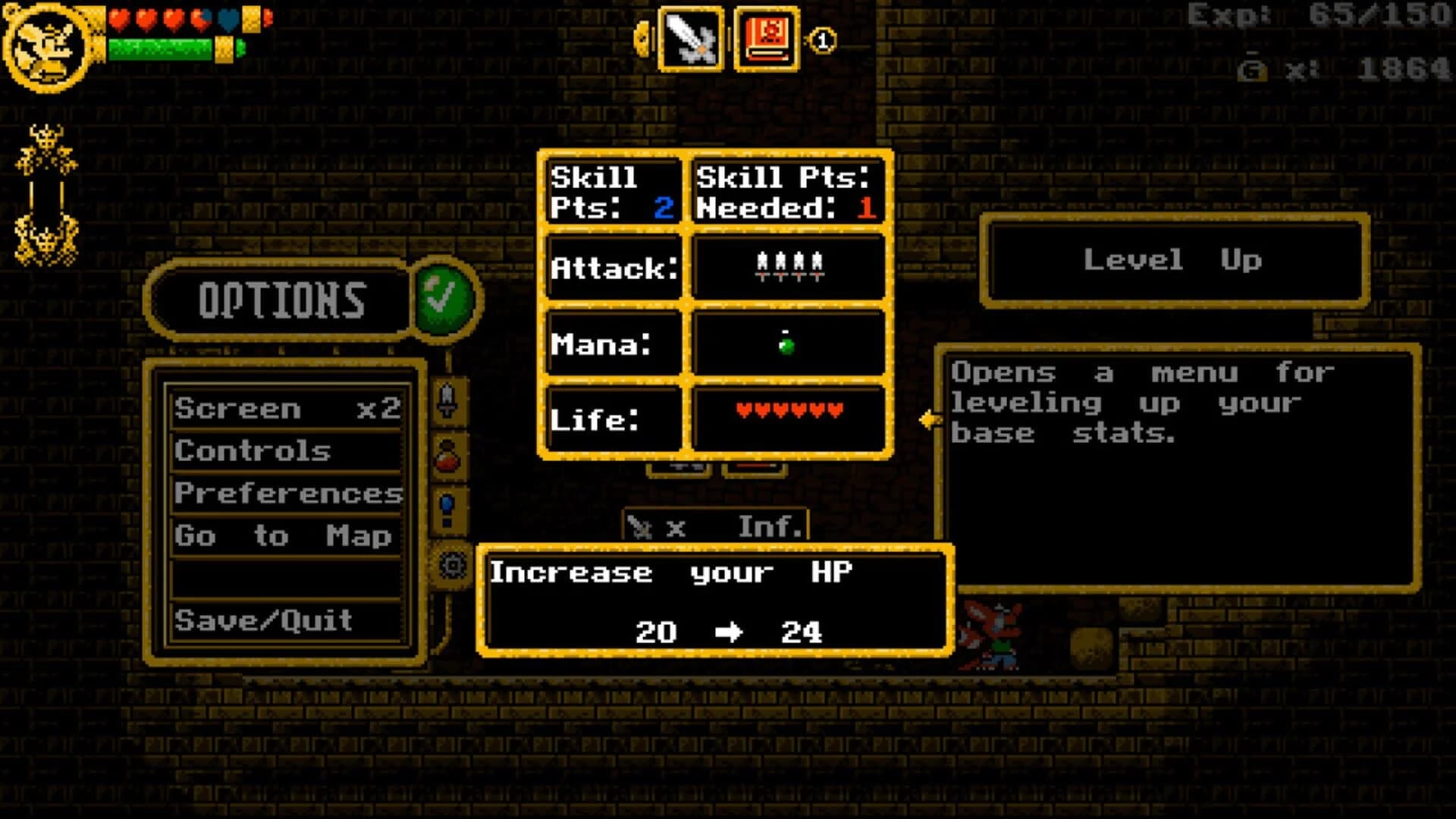Open the Preferences menu entry
The width and height of the screenshot is (1456, 819).
288,494
